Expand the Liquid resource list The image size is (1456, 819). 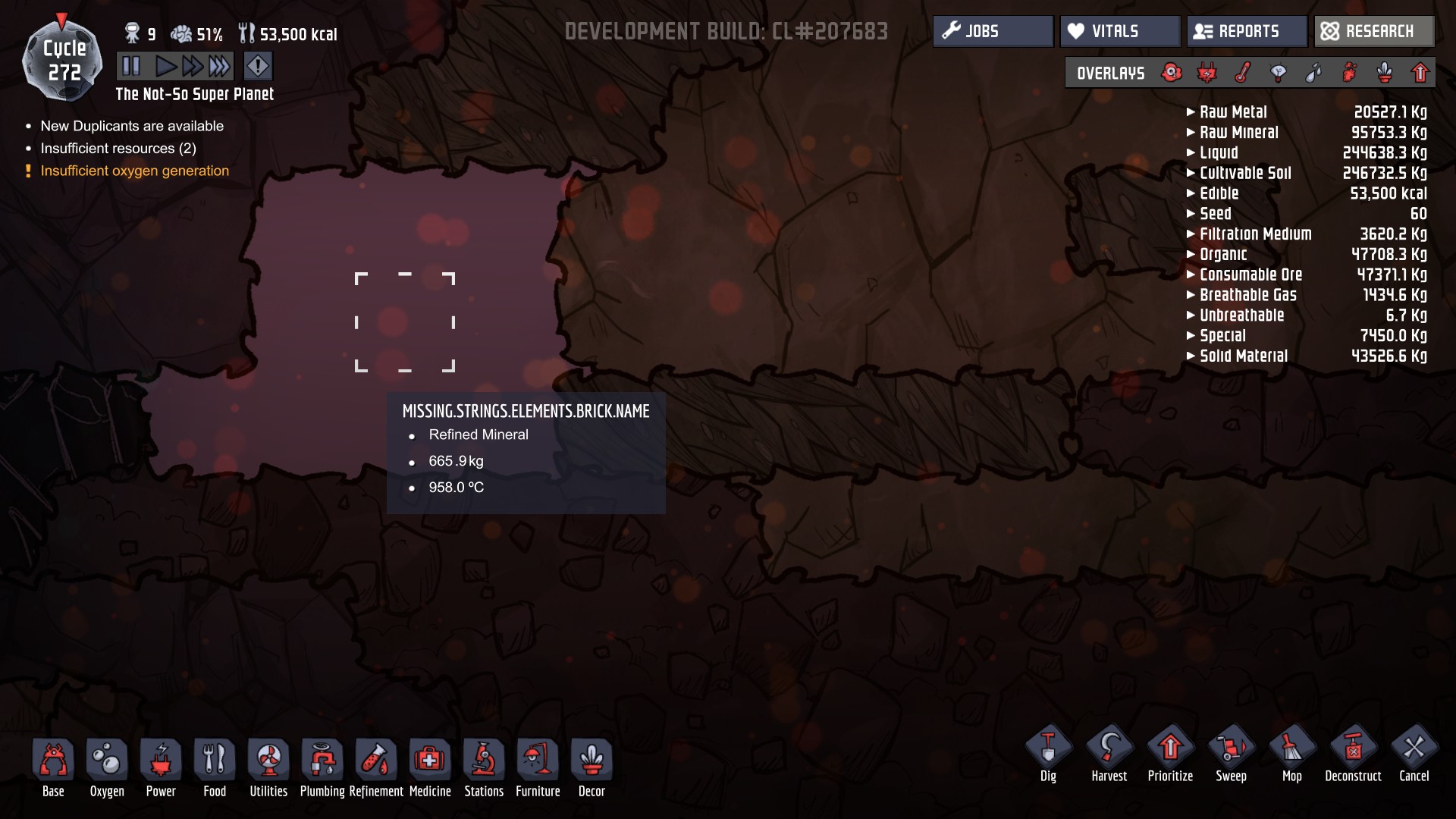pos(1218,153)
